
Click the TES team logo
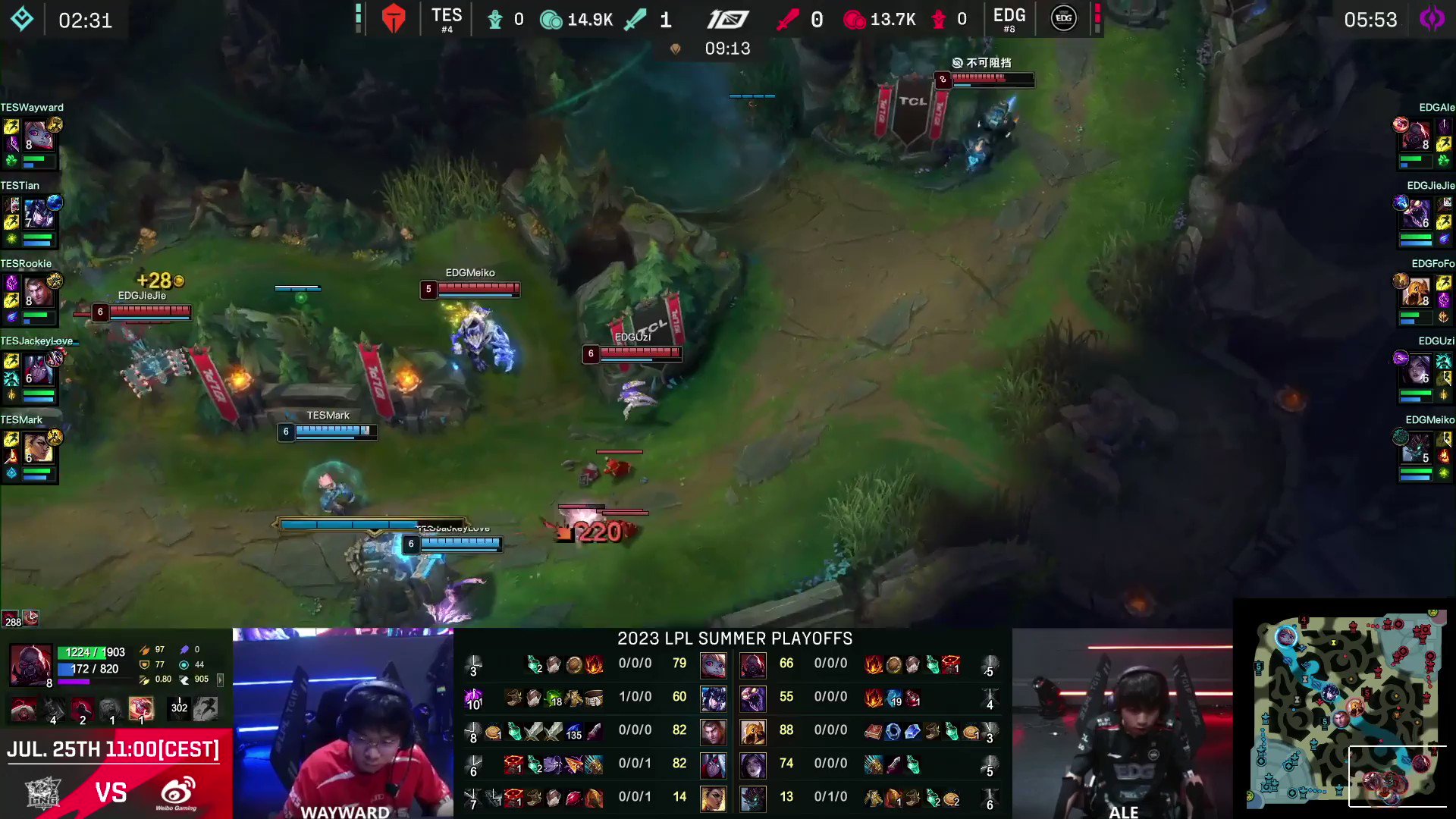393,17
